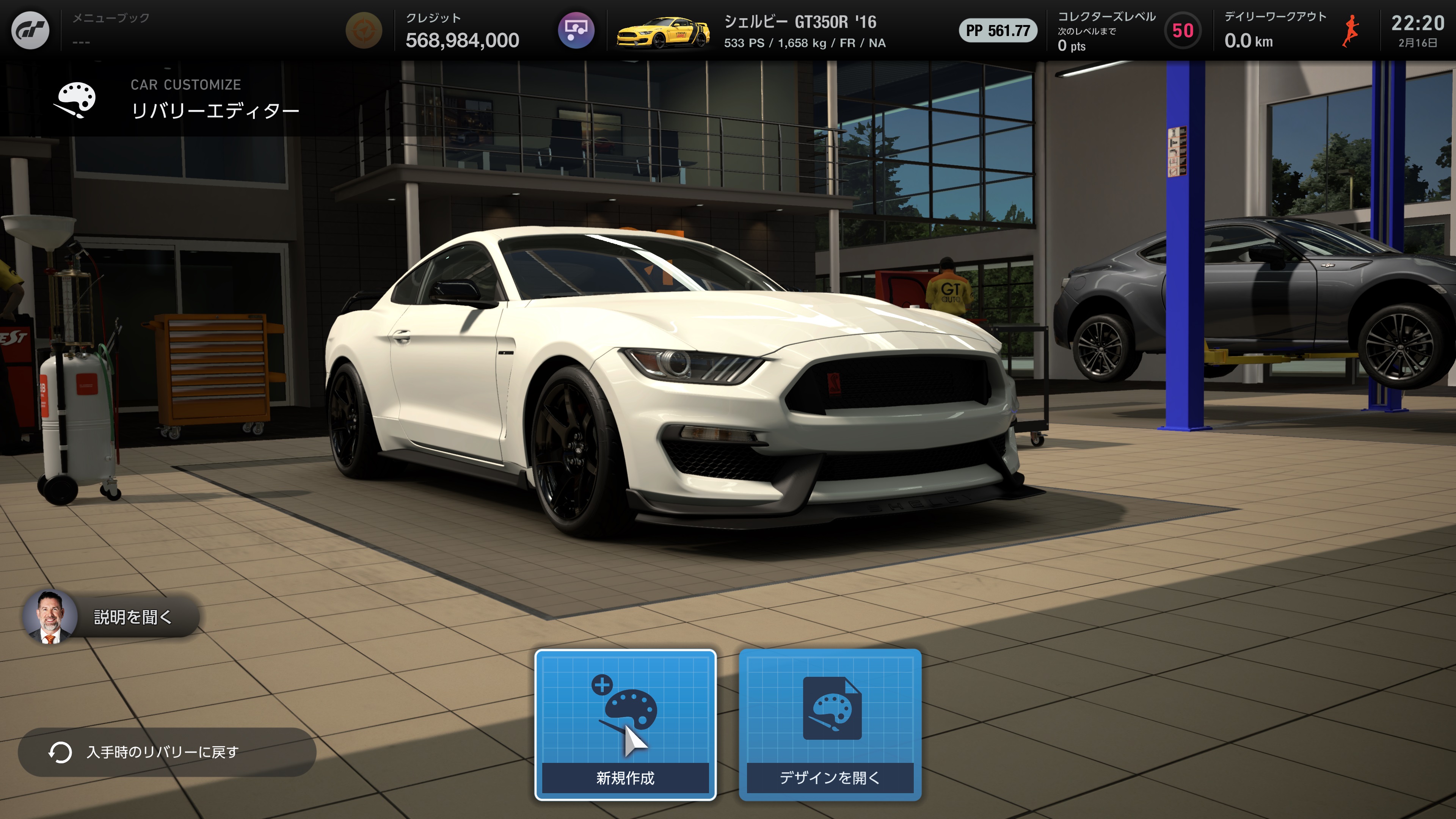Open the GT logo main menu

(x=30, y=30)
